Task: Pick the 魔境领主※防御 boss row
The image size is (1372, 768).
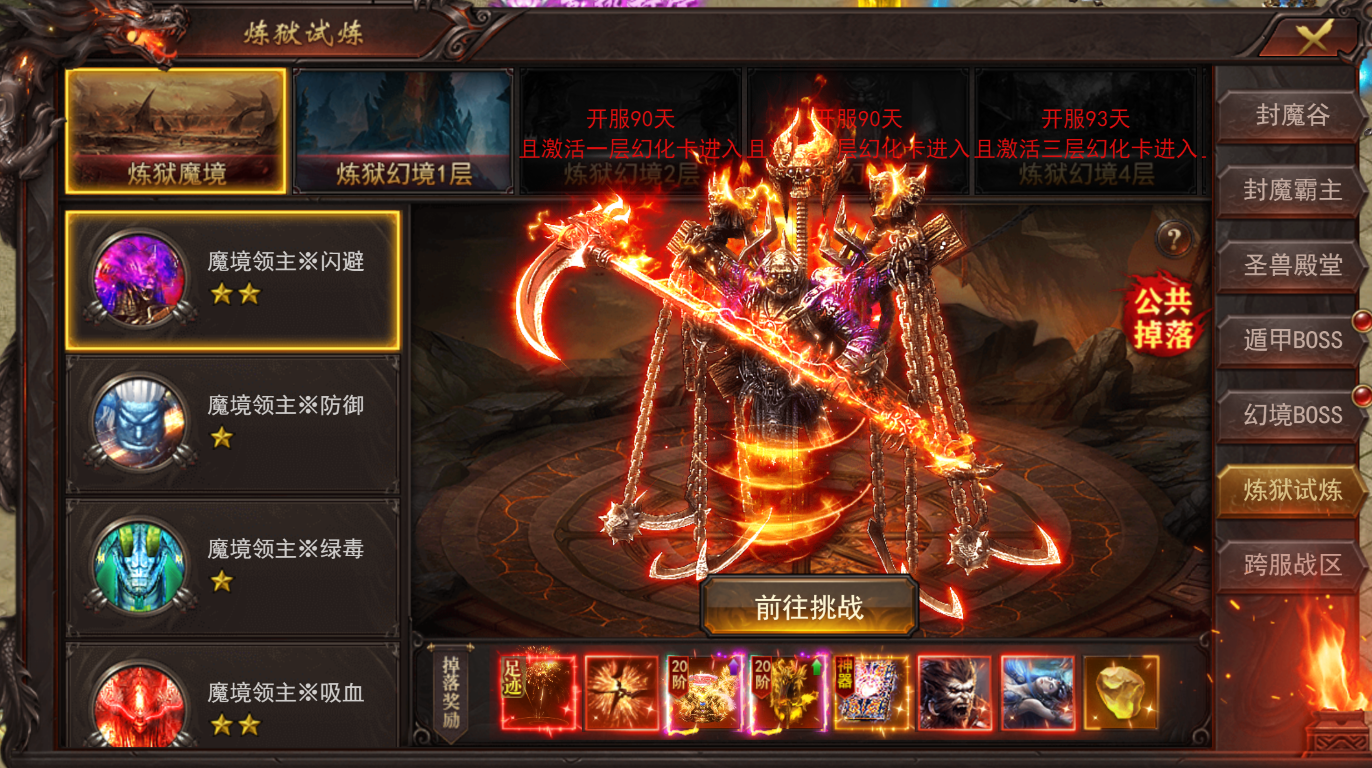Action: 232,423
